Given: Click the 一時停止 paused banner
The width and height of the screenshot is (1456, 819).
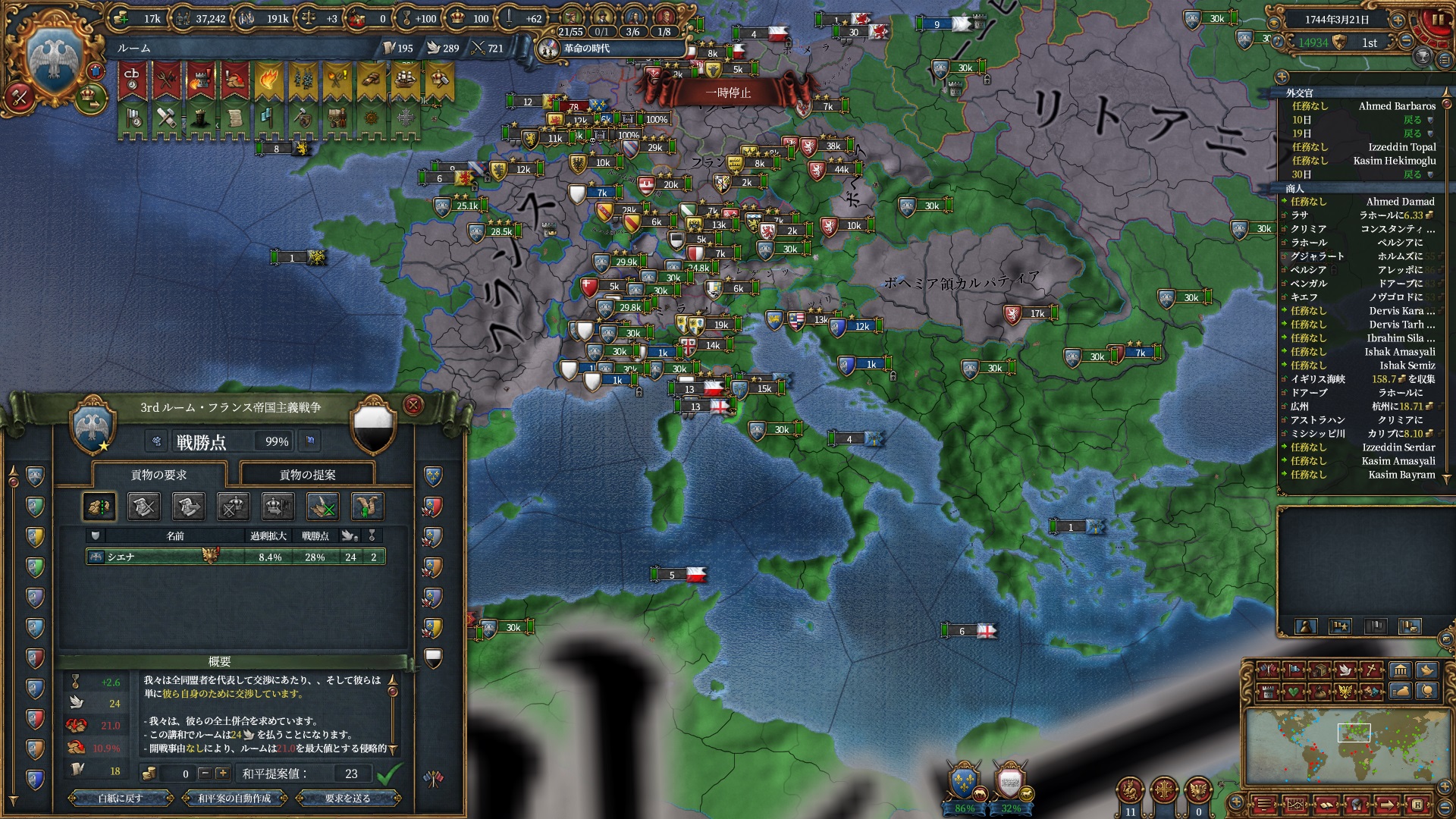Looking at the screenshot, I should (728, 93).
